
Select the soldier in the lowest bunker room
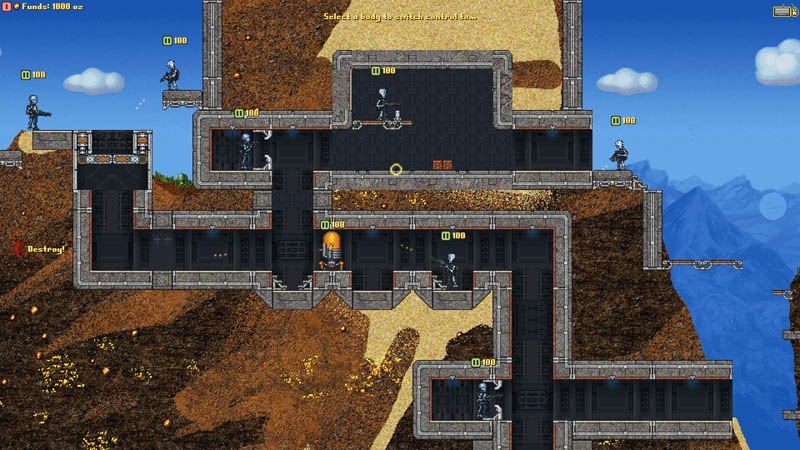pyautogui.click(x=485, y=398)
